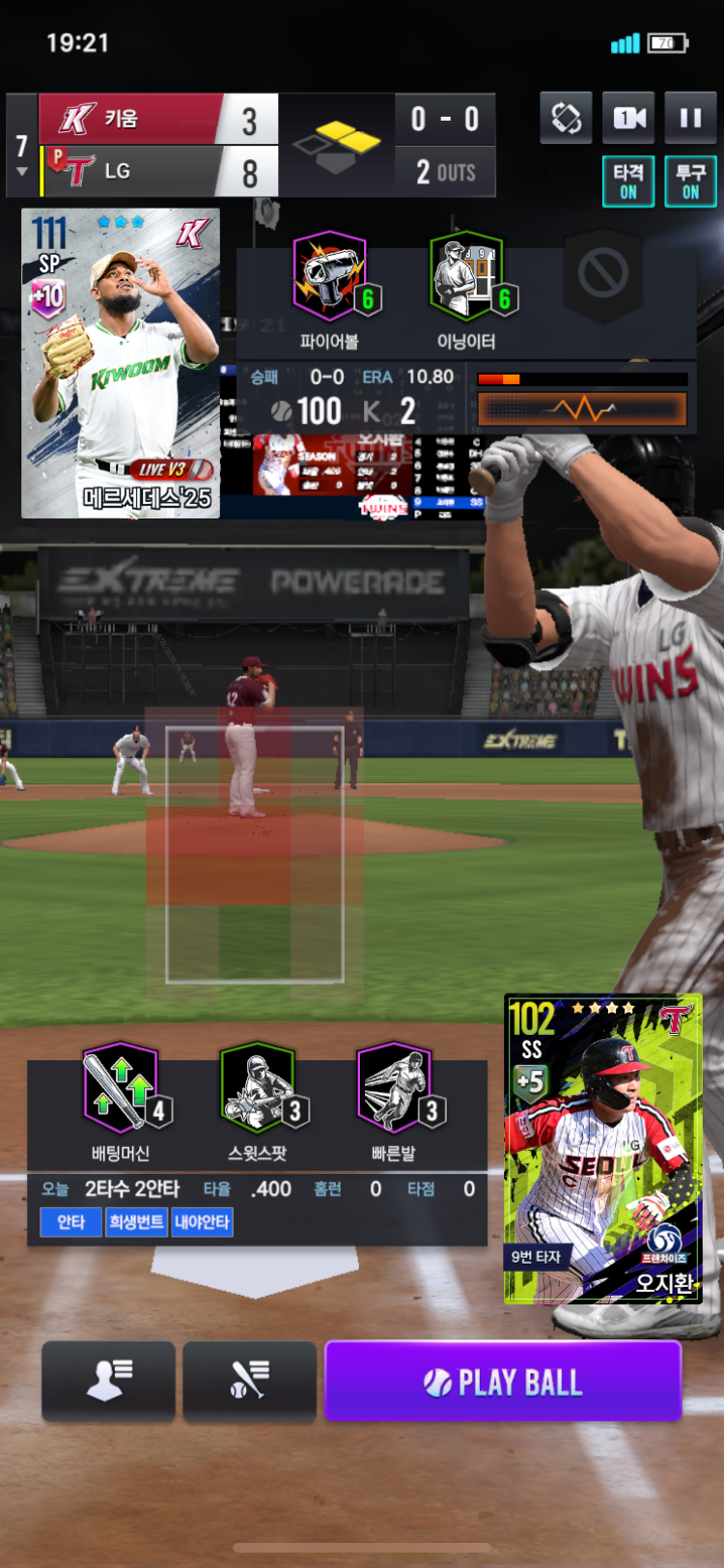Start the at-bat with PLAY BALL
724x1568 pixels.
point(503,1382)
